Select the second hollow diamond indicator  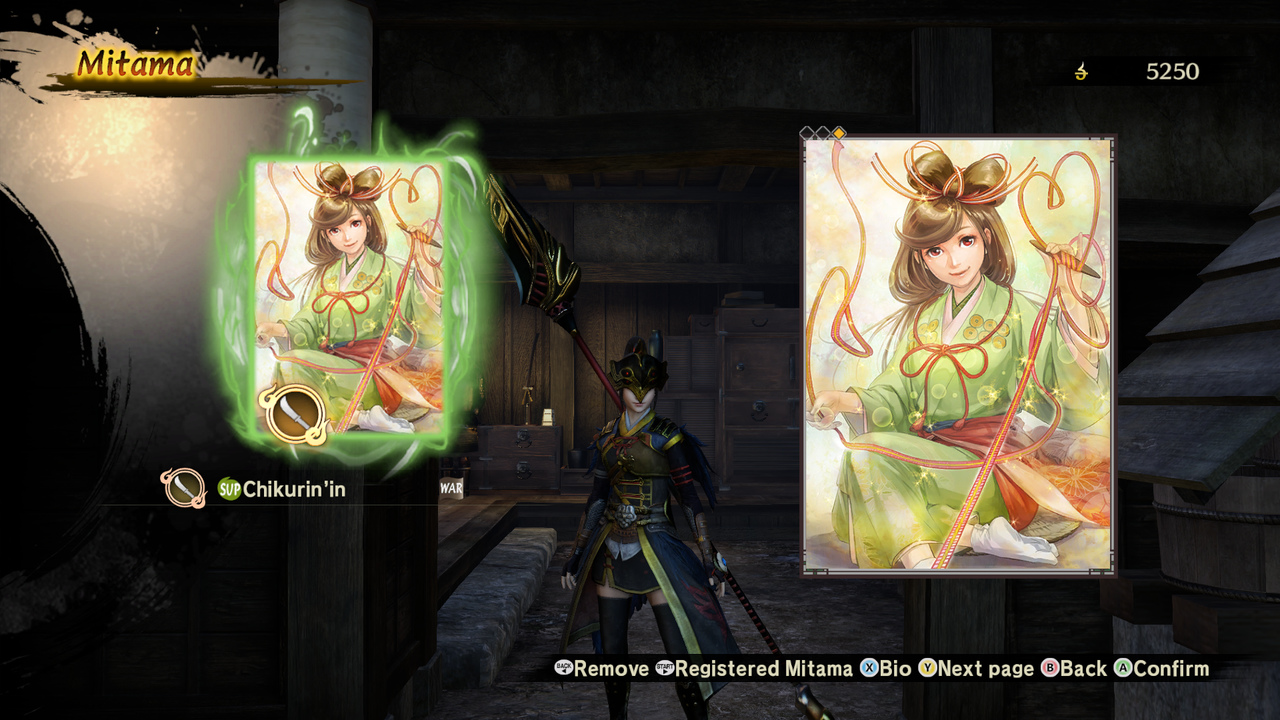(x=822, y=133)
